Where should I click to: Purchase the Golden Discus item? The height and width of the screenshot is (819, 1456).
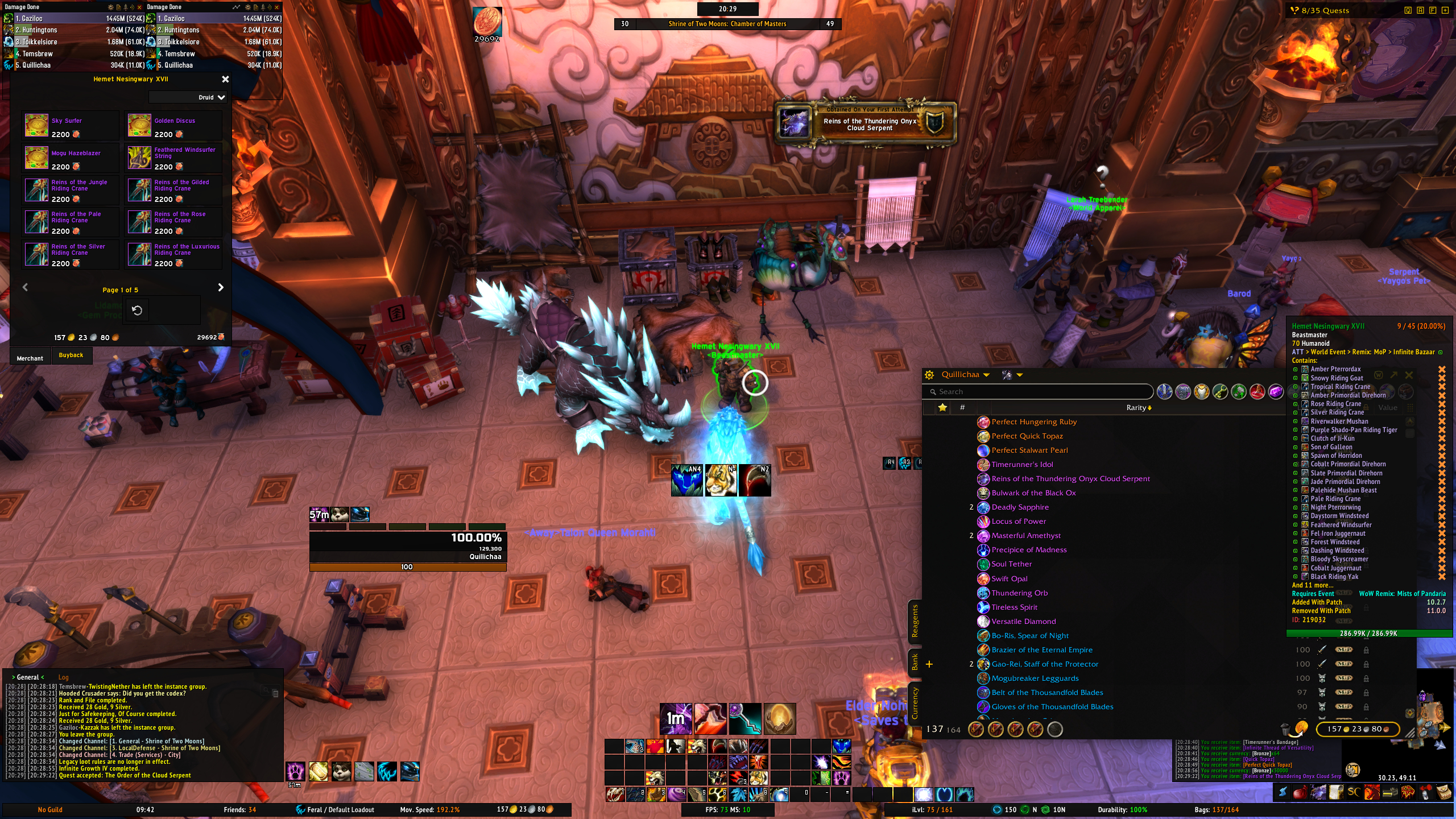click(x=140, y=126)
